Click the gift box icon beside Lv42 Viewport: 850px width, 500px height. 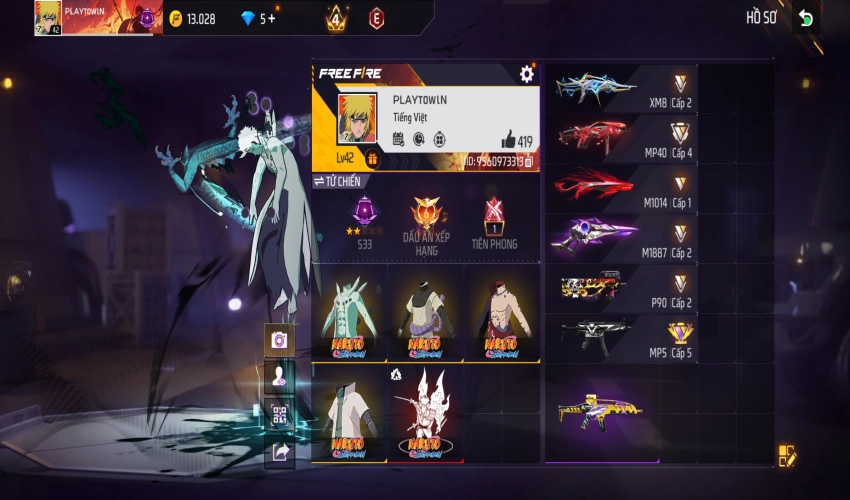(372, 158)
